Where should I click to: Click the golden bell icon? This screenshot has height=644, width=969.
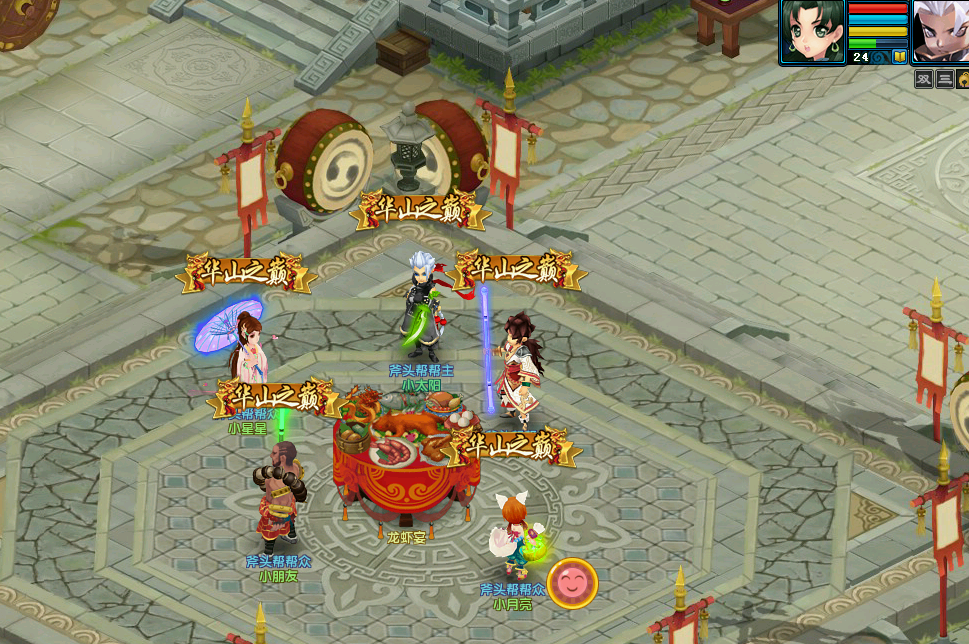(x=963, y=79)
